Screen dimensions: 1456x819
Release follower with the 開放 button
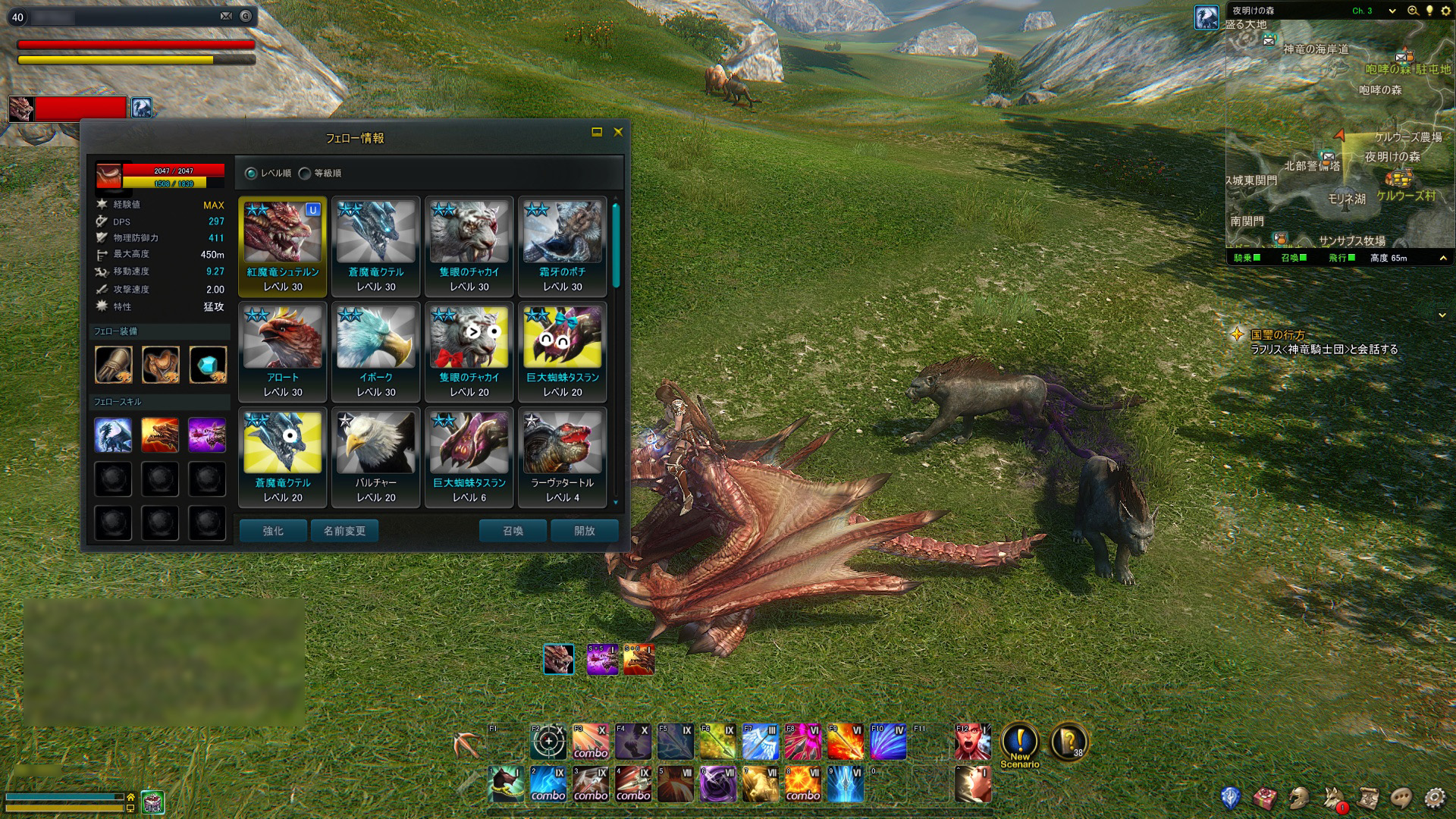tap(584, 531)
